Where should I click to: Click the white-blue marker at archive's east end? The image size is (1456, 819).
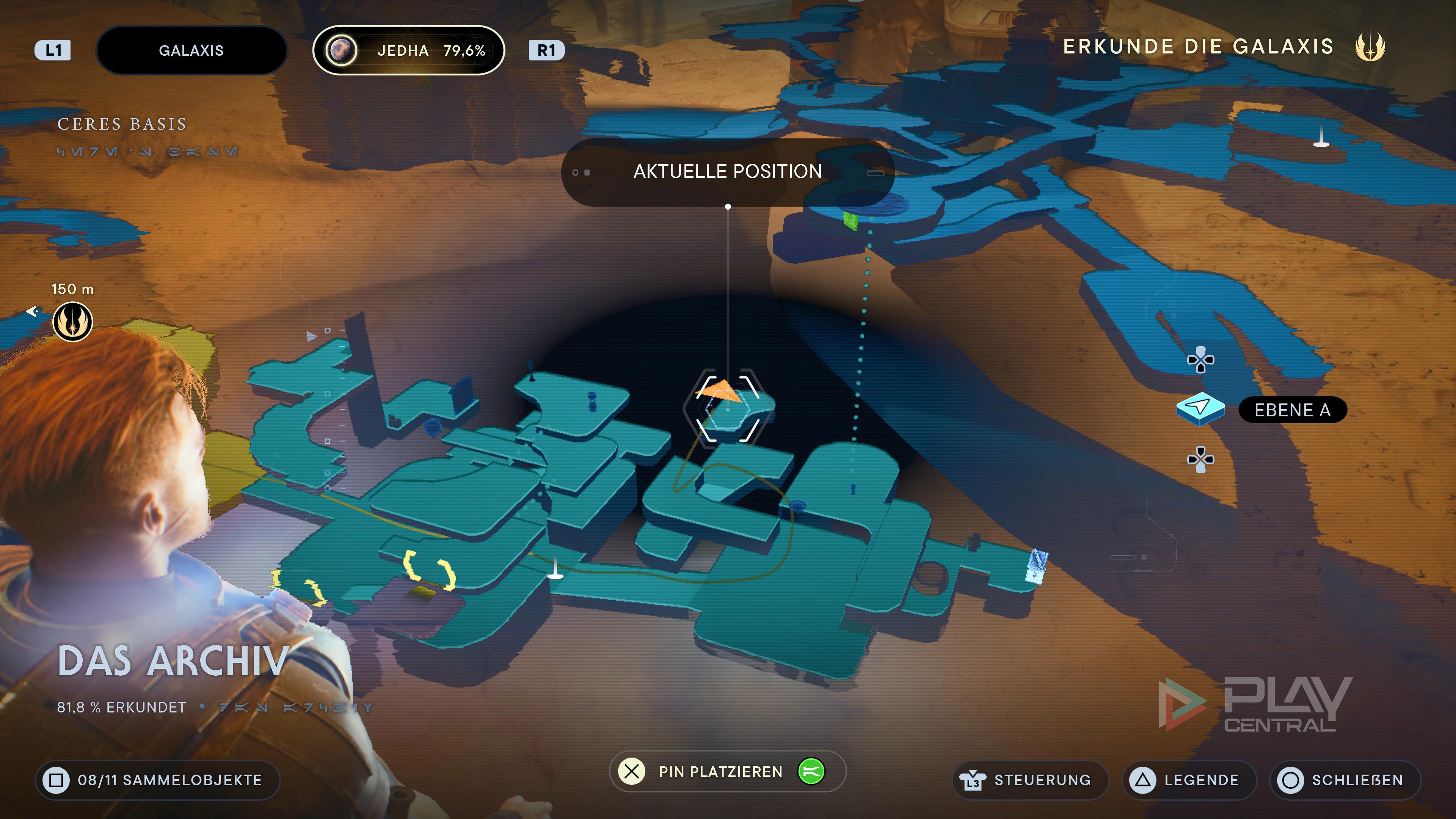tap(1036, 565)
